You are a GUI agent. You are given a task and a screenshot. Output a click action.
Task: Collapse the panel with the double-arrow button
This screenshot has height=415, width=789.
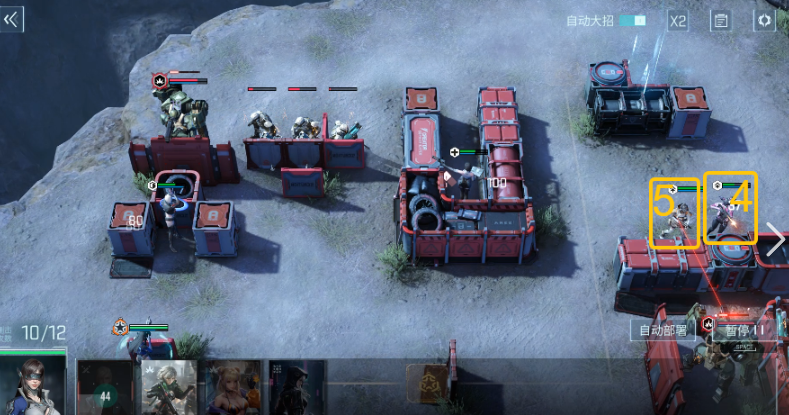coord(13,19)
